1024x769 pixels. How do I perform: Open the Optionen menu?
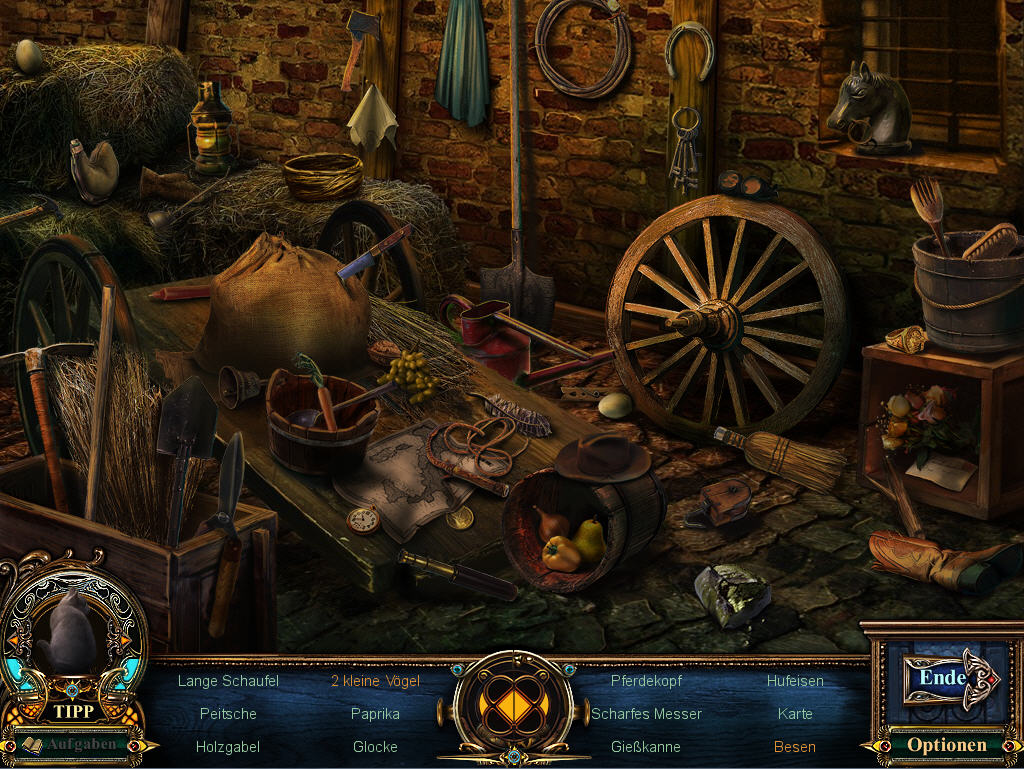point(946,745)
